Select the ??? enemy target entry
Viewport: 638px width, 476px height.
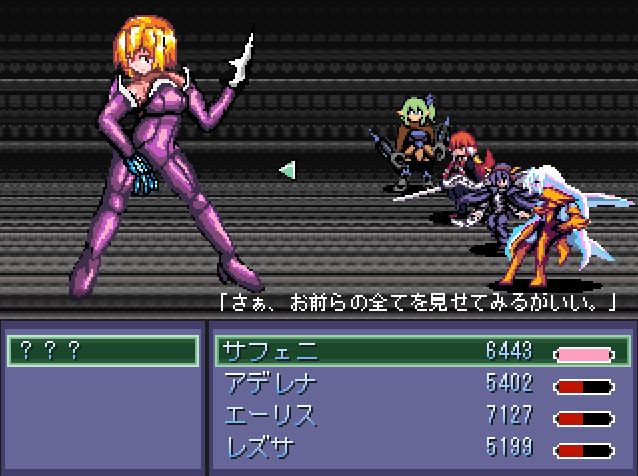click(x=102, y=351)
